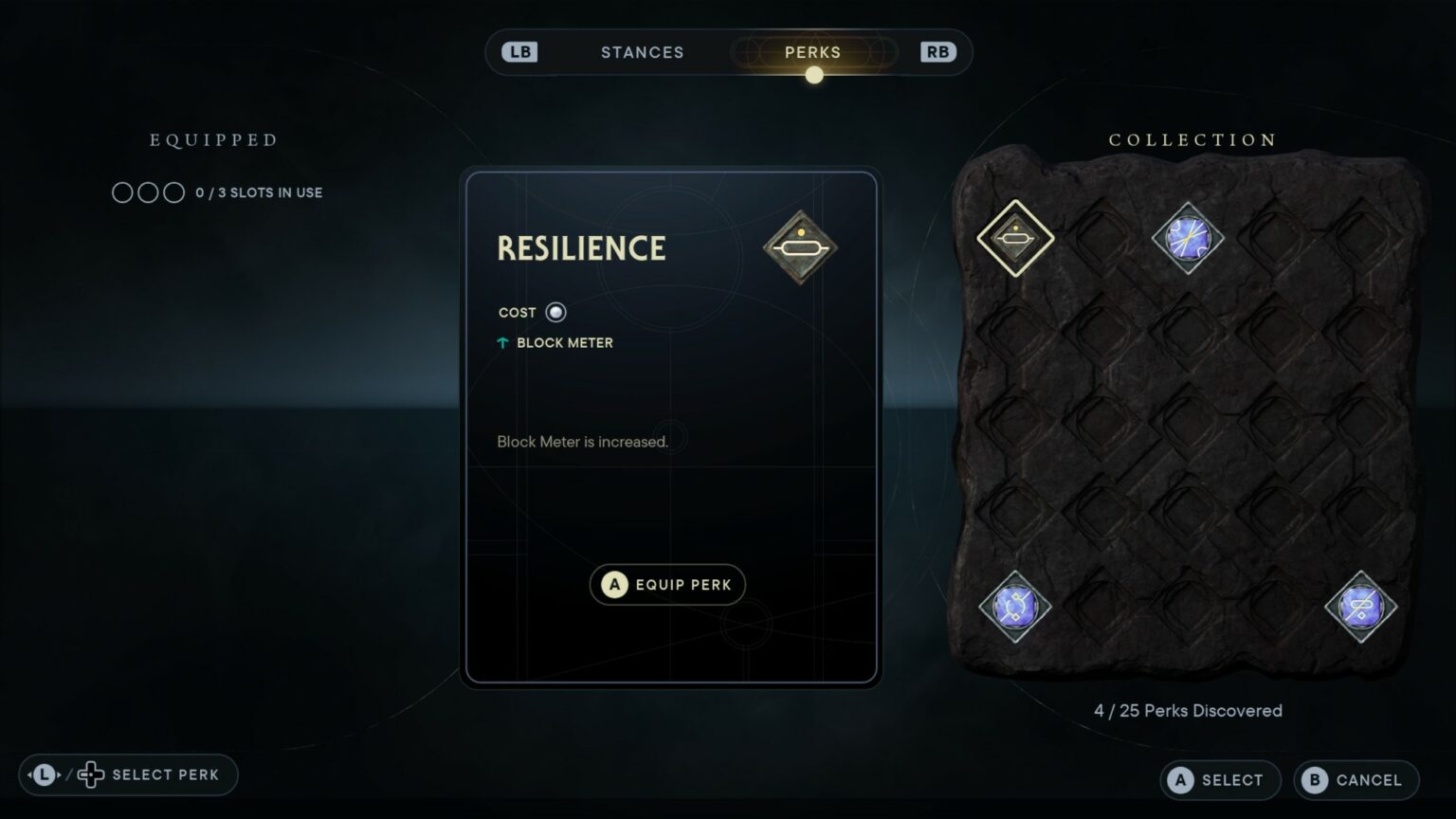
Task: Click the d-pad icon next to Select Perk
Action: pyautogui.click(x=91, y=774)
